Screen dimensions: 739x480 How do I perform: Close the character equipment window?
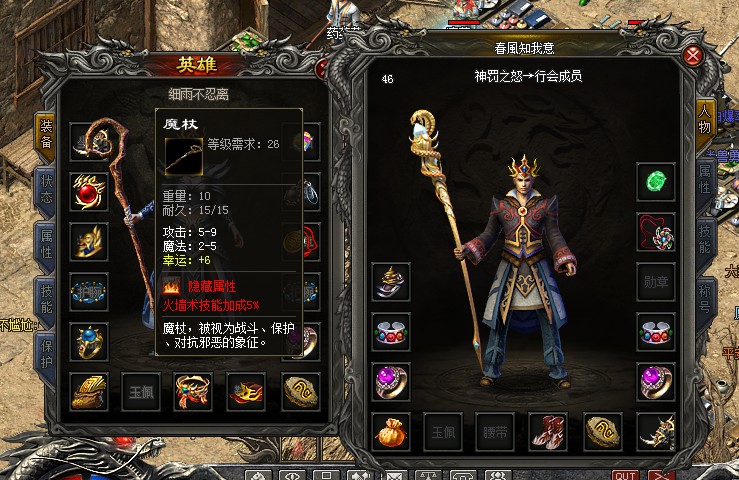[x=693, y=55]
